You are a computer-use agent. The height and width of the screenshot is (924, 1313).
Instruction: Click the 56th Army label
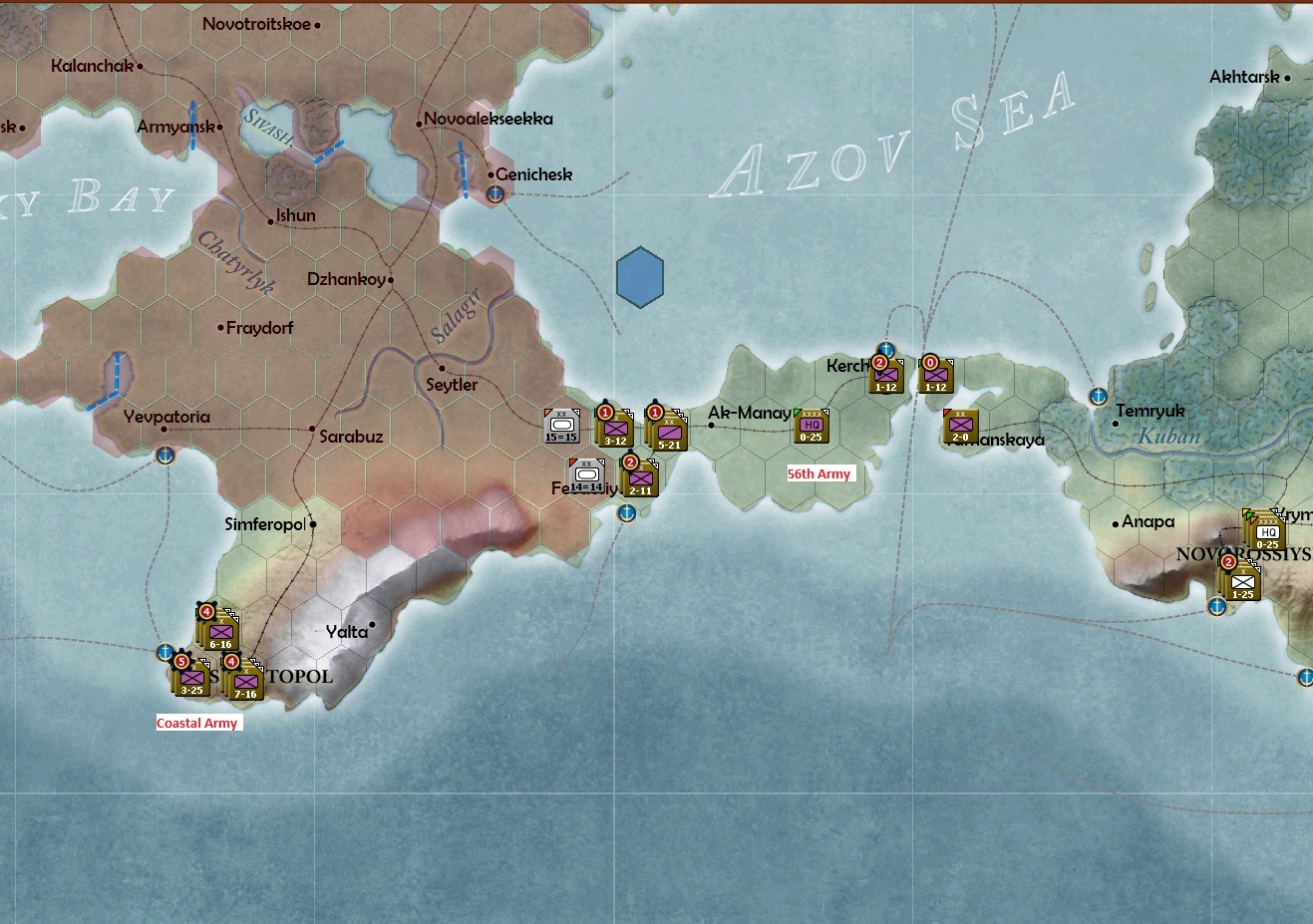click(x=819, y=473)
